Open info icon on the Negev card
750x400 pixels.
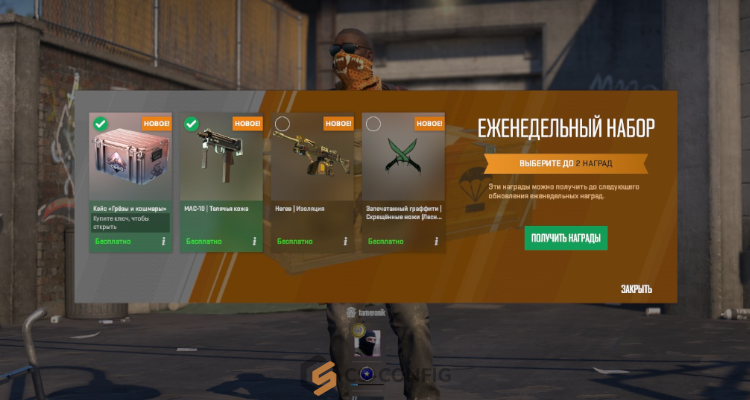pos(345,241)
